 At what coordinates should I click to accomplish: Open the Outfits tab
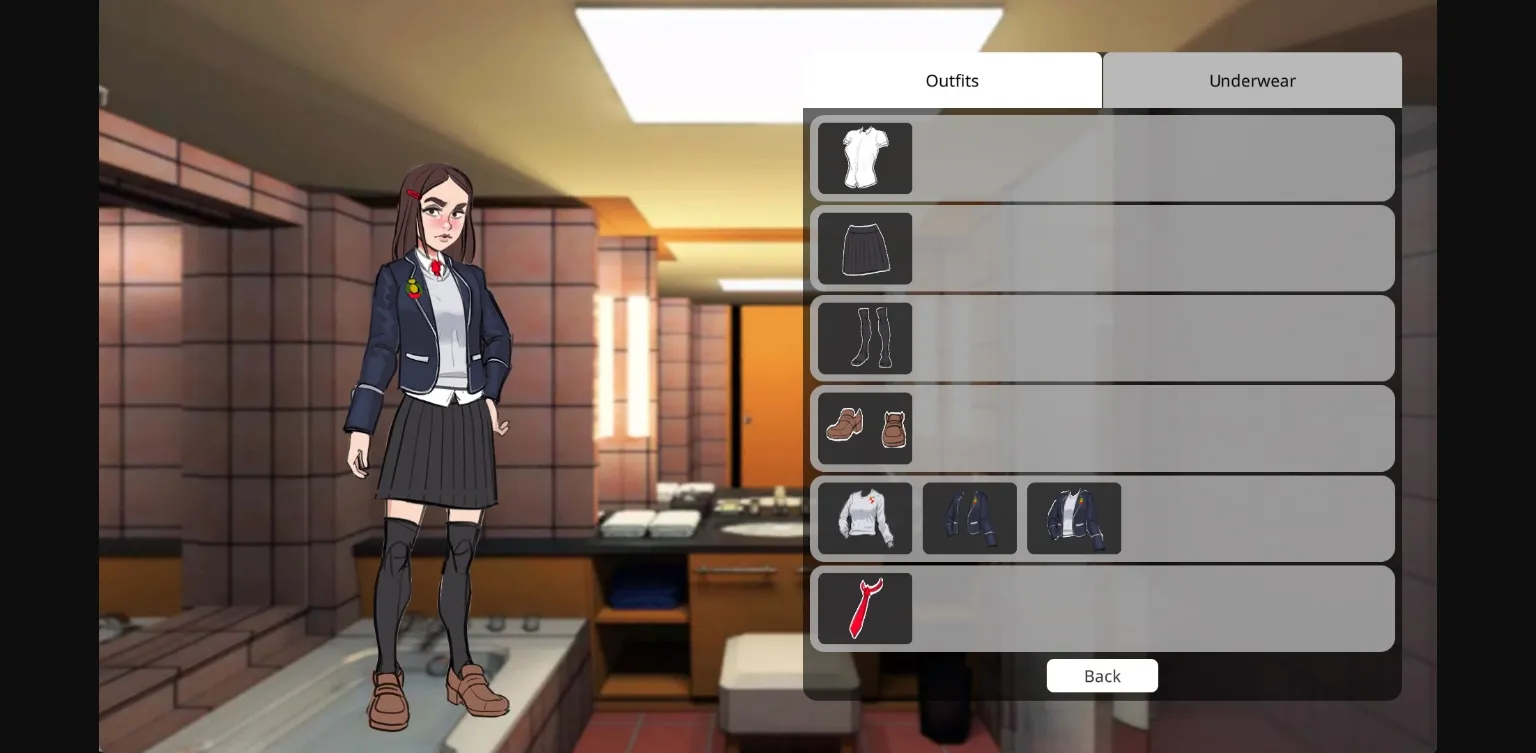(951, 80)
